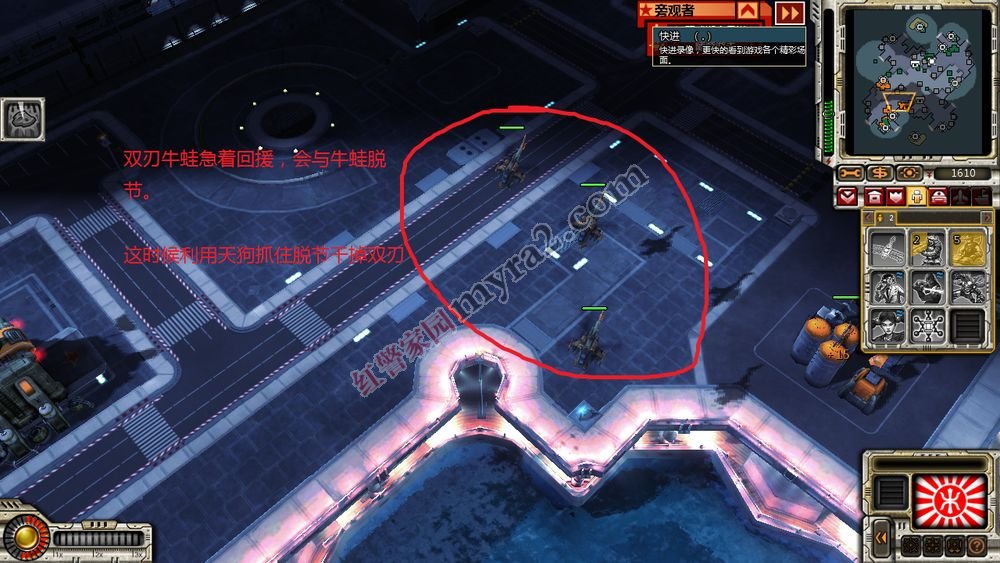Collapse the 旁观者 observer panel arrow
The height and width of the screenshot is (563, 1000).
click(748, 11)
